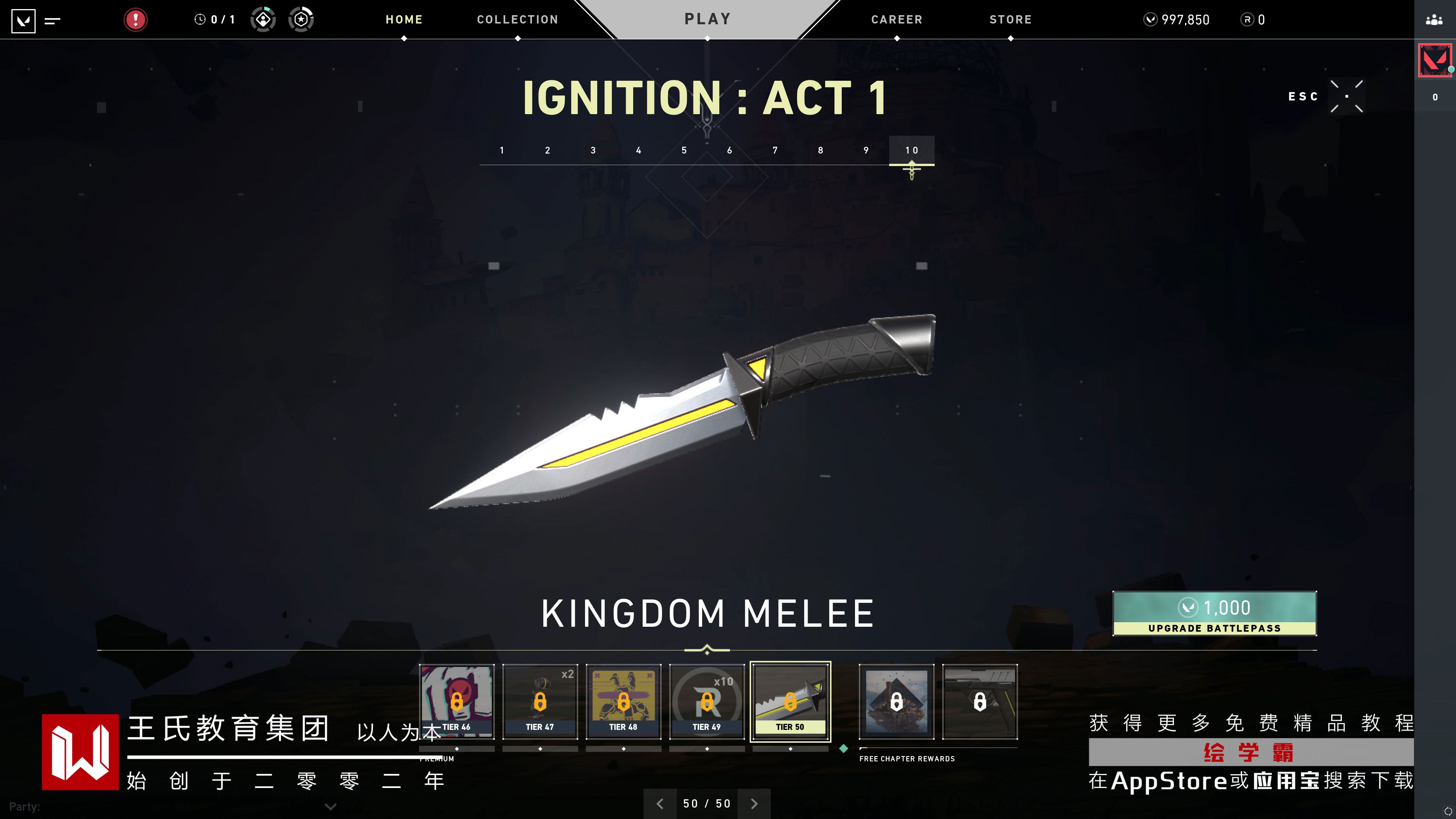Screen dimensions: 1456x819
Task: Open the red alert notification icon
Action: 136,20
